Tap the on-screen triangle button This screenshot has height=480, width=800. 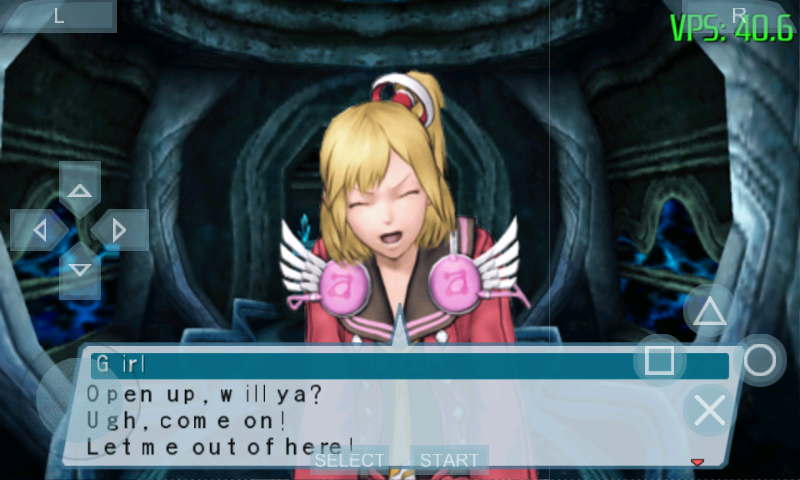pyautogui.click(x=710, y=312)
